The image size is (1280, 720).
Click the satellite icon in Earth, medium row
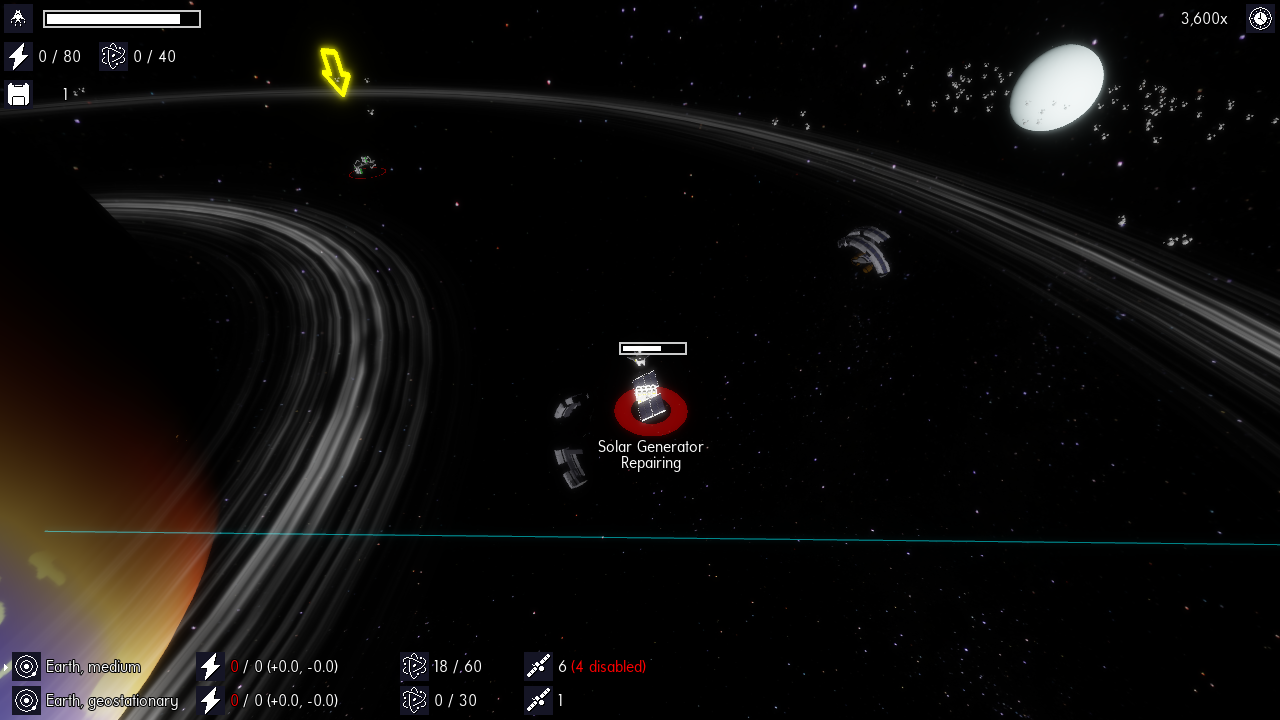[x=538, y=667]
